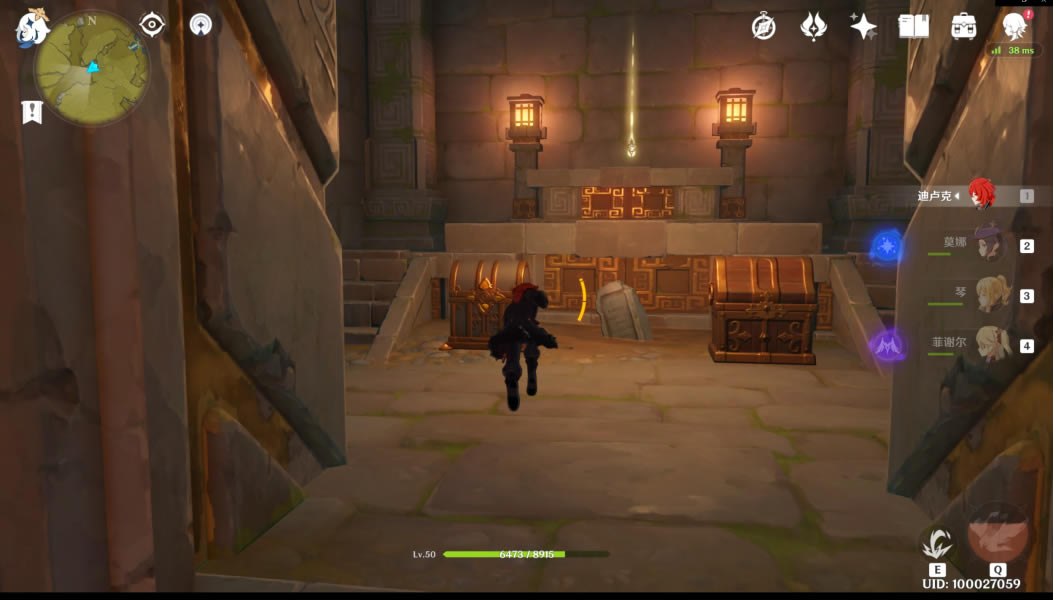Open the backpack inventory
1053x600 pixels.
964,27
